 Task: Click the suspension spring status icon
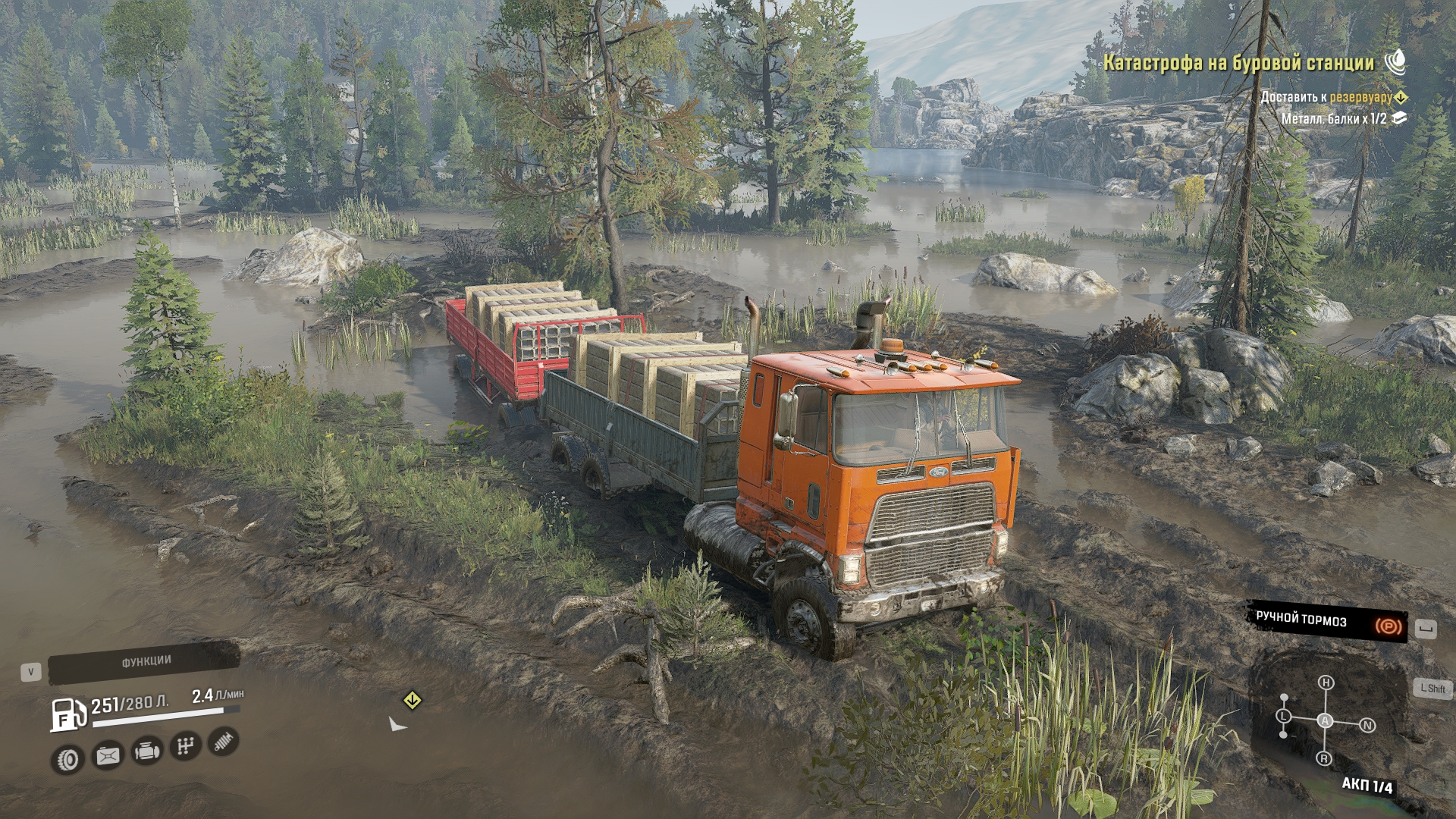(x=223, y=742)
